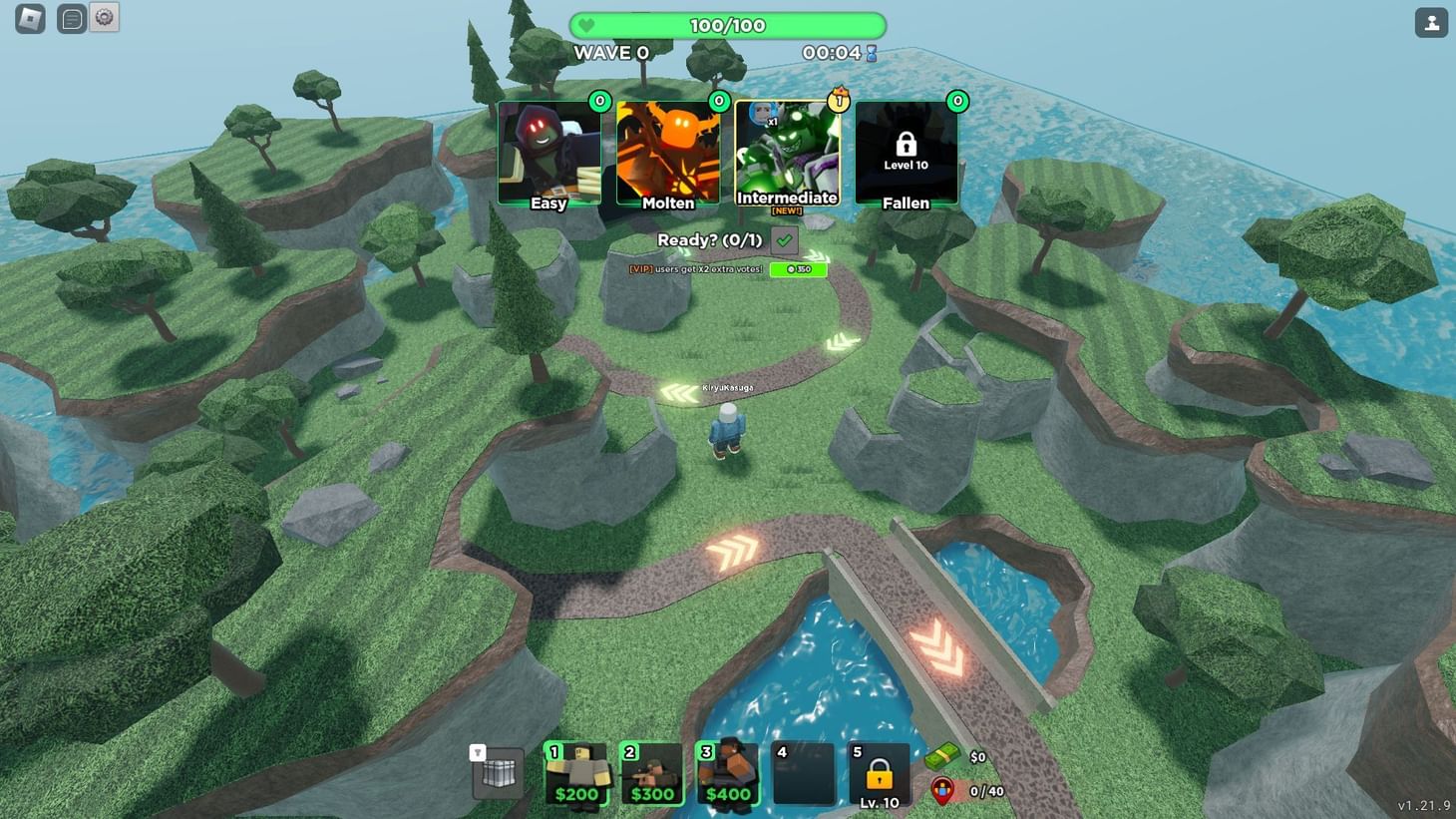Click the 100/100 health bar
Viewport: 1456px width, 819px height.
pos(725,25)
